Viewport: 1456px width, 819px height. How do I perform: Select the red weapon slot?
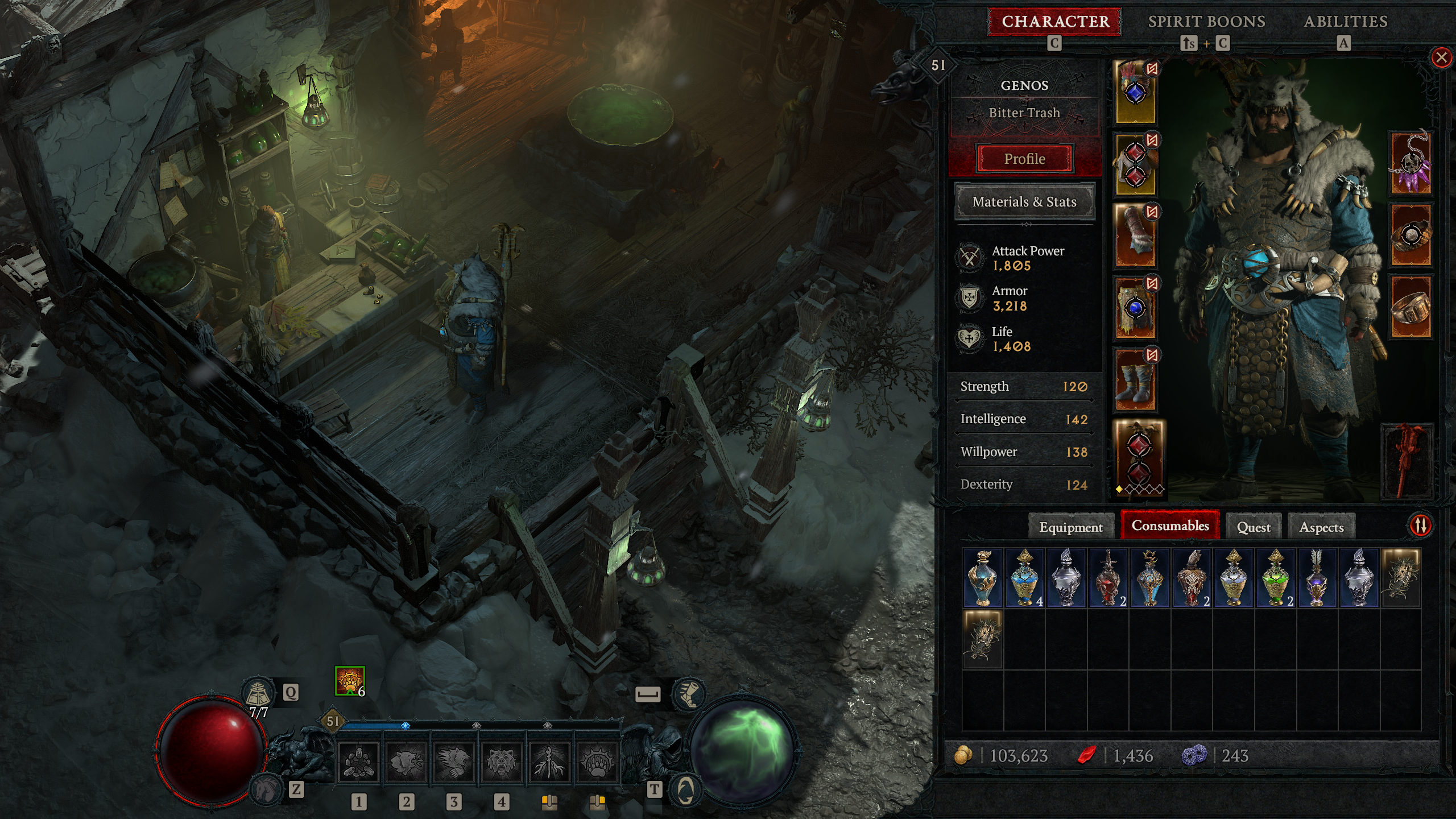tap(1407, 461)
